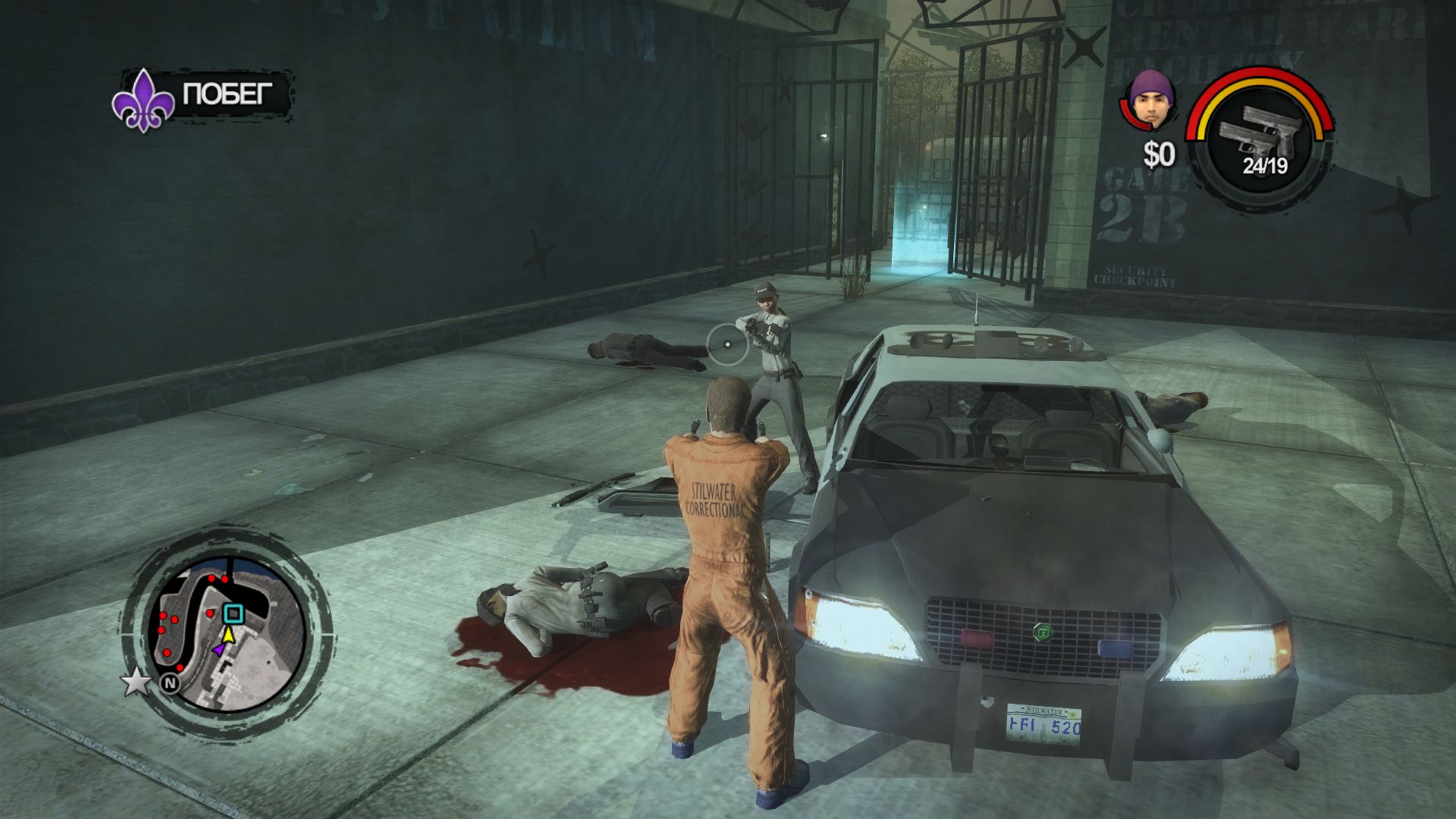The width and height of the screenshot is (1456, 819).
Task: Click the silver notoriety star icon
Action: (x=136, y=682)
